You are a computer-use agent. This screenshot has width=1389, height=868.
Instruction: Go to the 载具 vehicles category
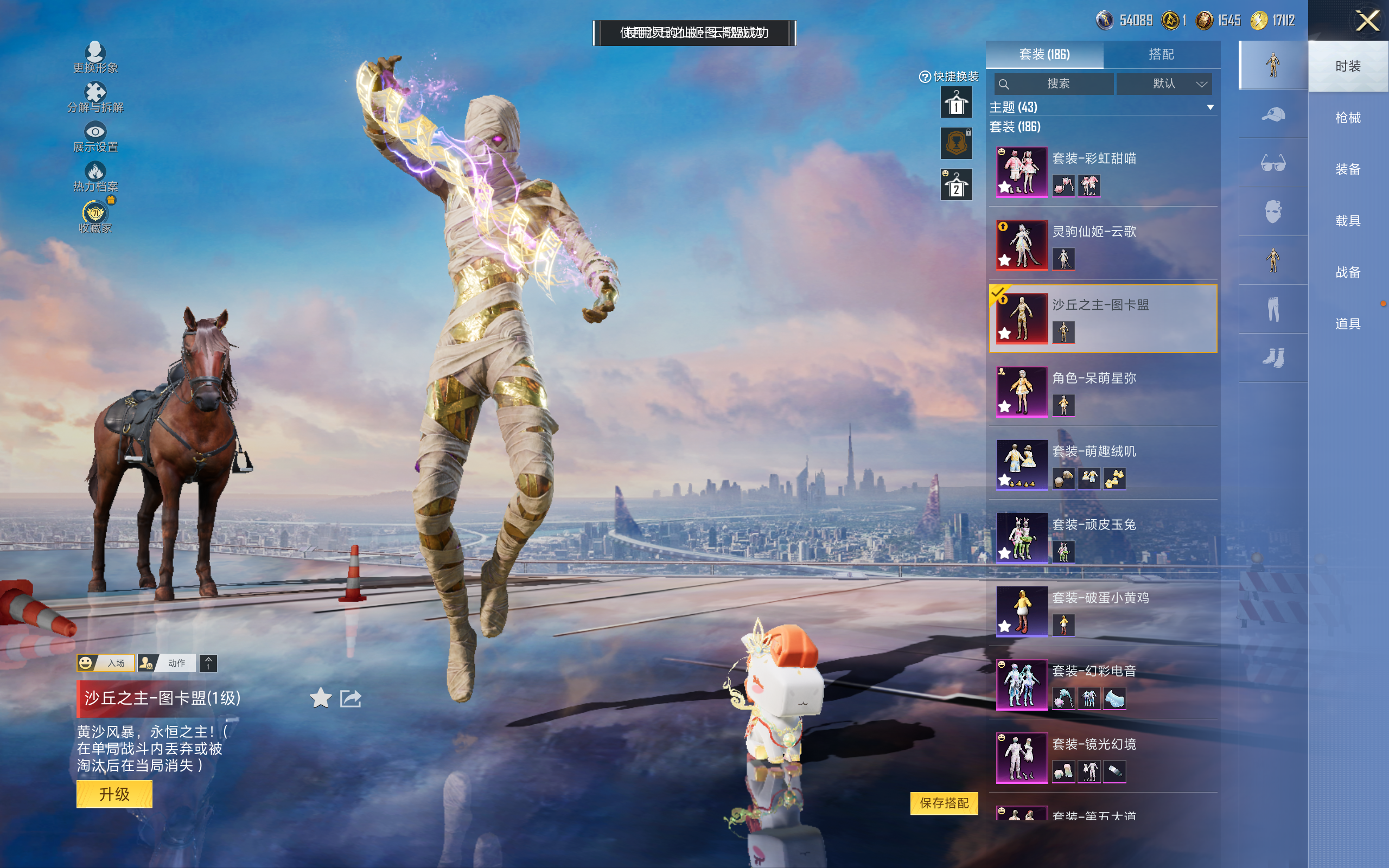coord(1348,221)
